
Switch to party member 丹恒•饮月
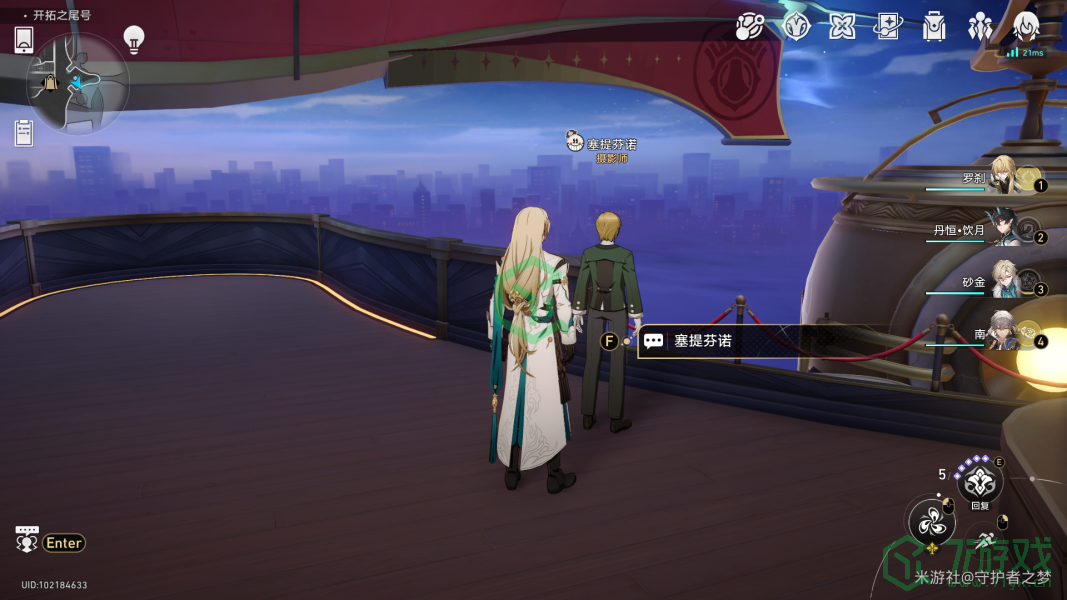(x=1005, y=230)
